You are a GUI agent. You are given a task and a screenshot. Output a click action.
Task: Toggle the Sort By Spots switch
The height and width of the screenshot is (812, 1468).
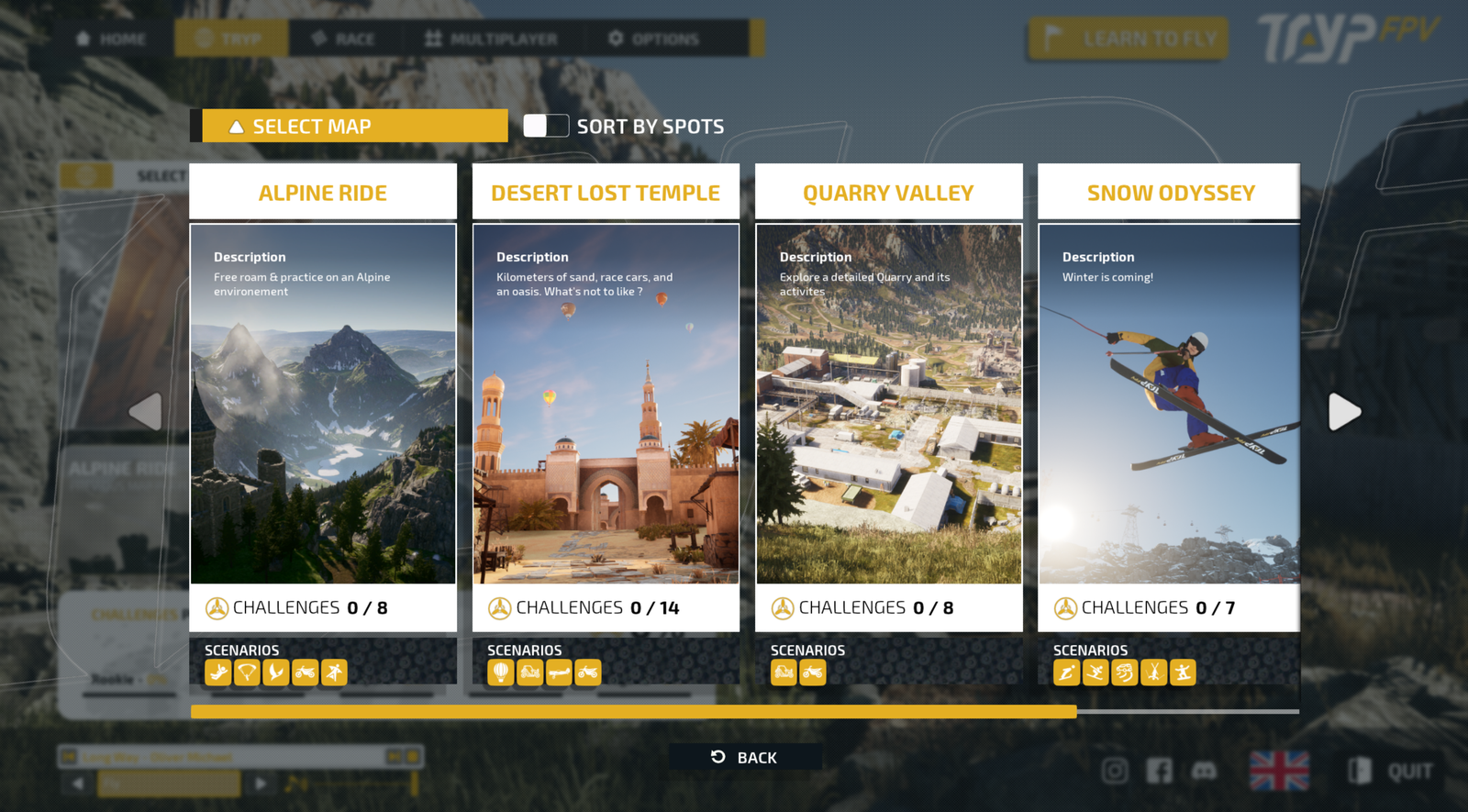(x=546, y=126)
